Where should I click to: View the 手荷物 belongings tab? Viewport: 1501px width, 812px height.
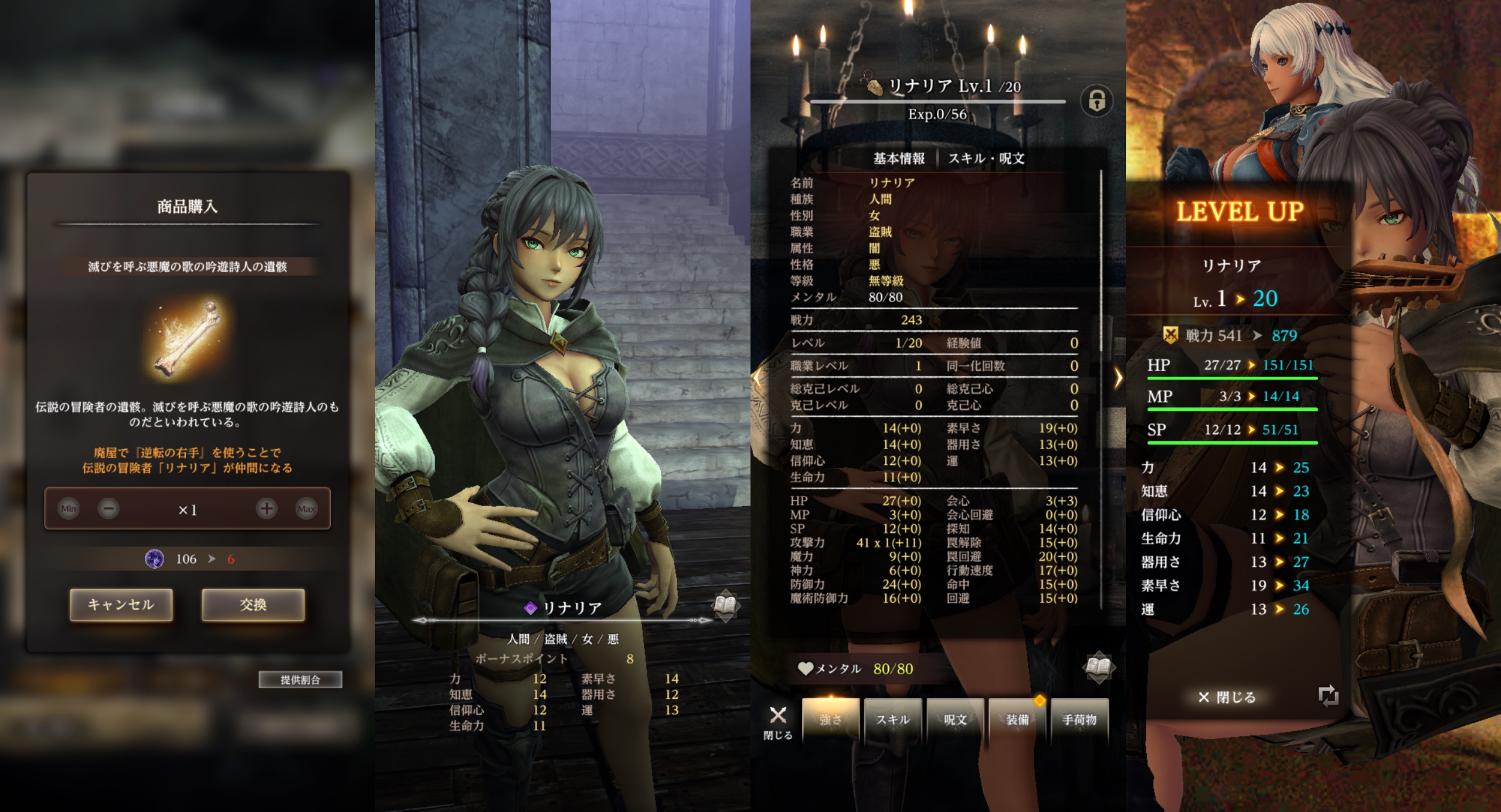1079,719
